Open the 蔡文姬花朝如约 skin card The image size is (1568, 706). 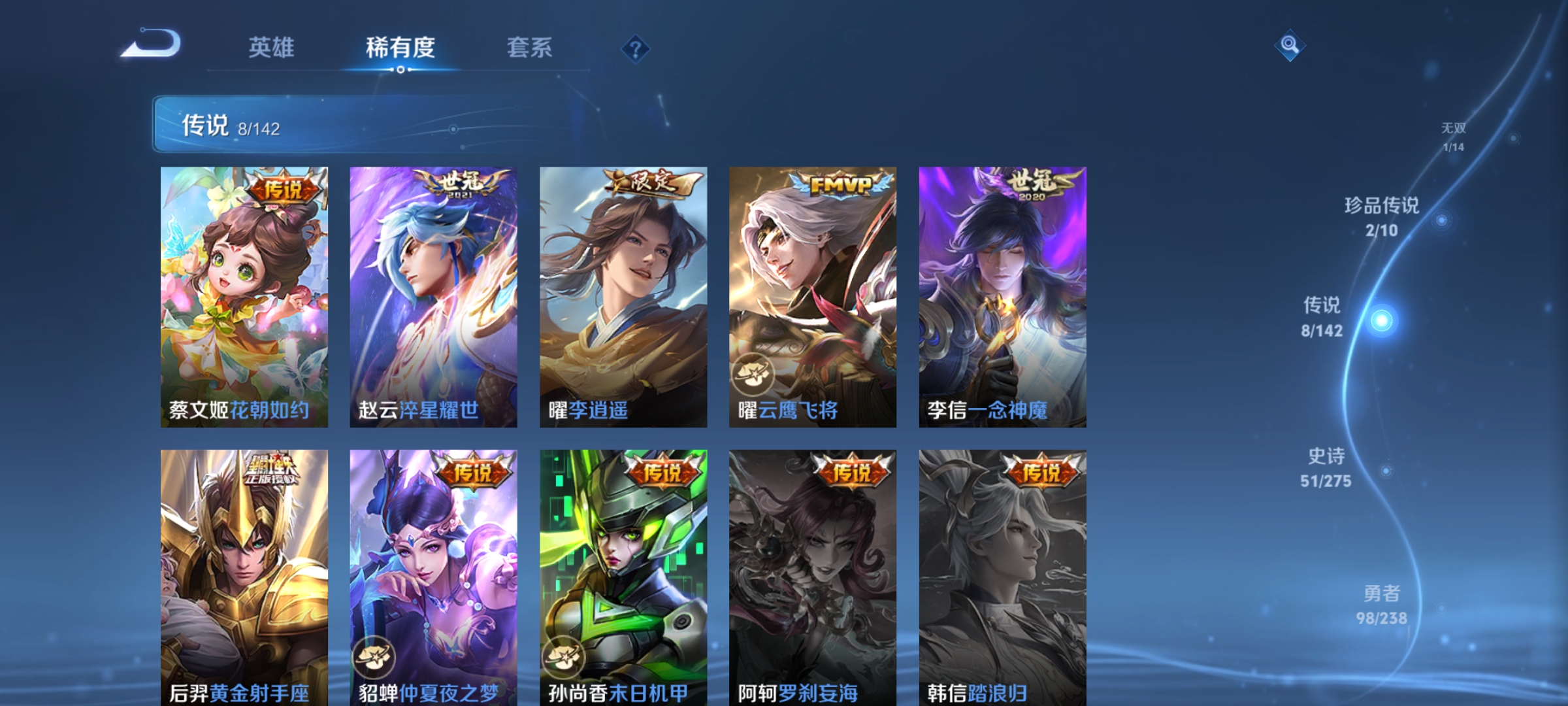click(244, 294)
